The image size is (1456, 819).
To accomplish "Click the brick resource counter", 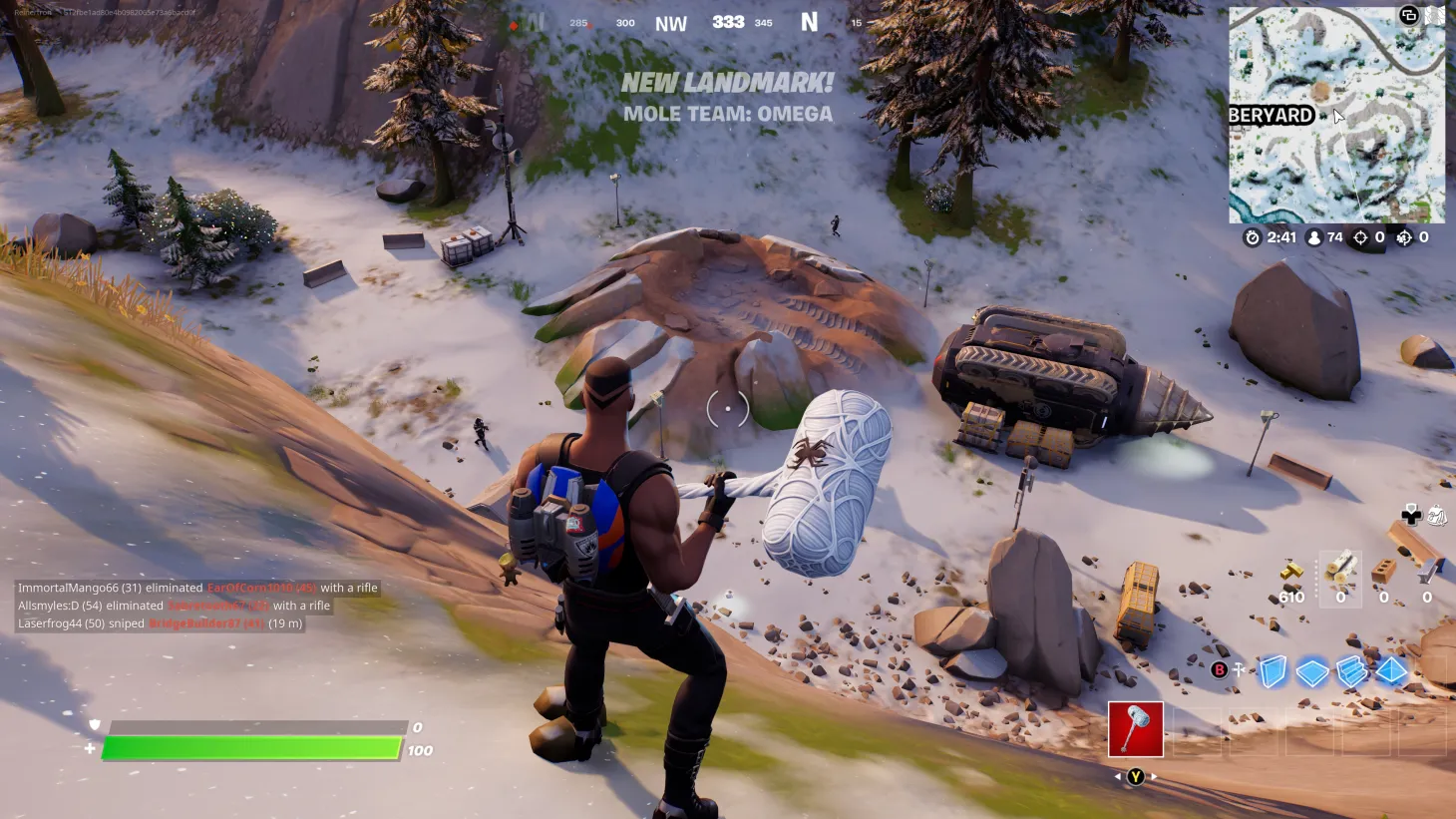I will [1383, 579].
